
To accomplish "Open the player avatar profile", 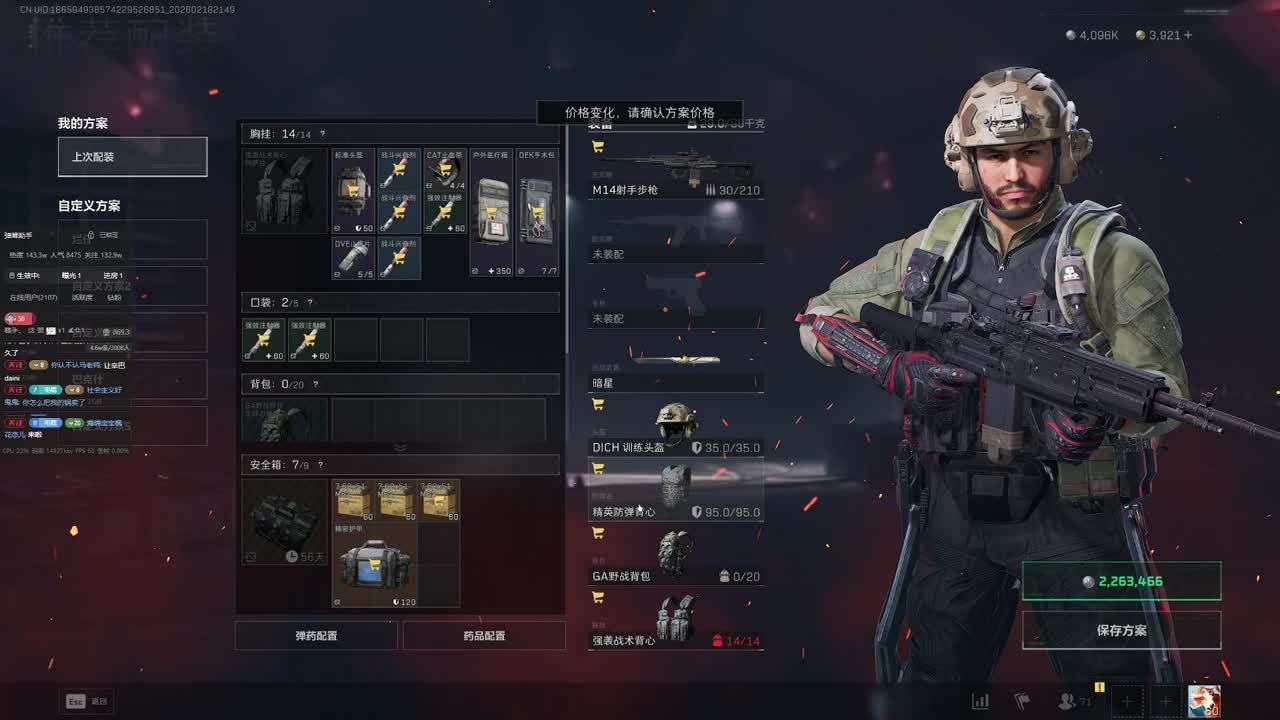I will tap(1203, 701).
